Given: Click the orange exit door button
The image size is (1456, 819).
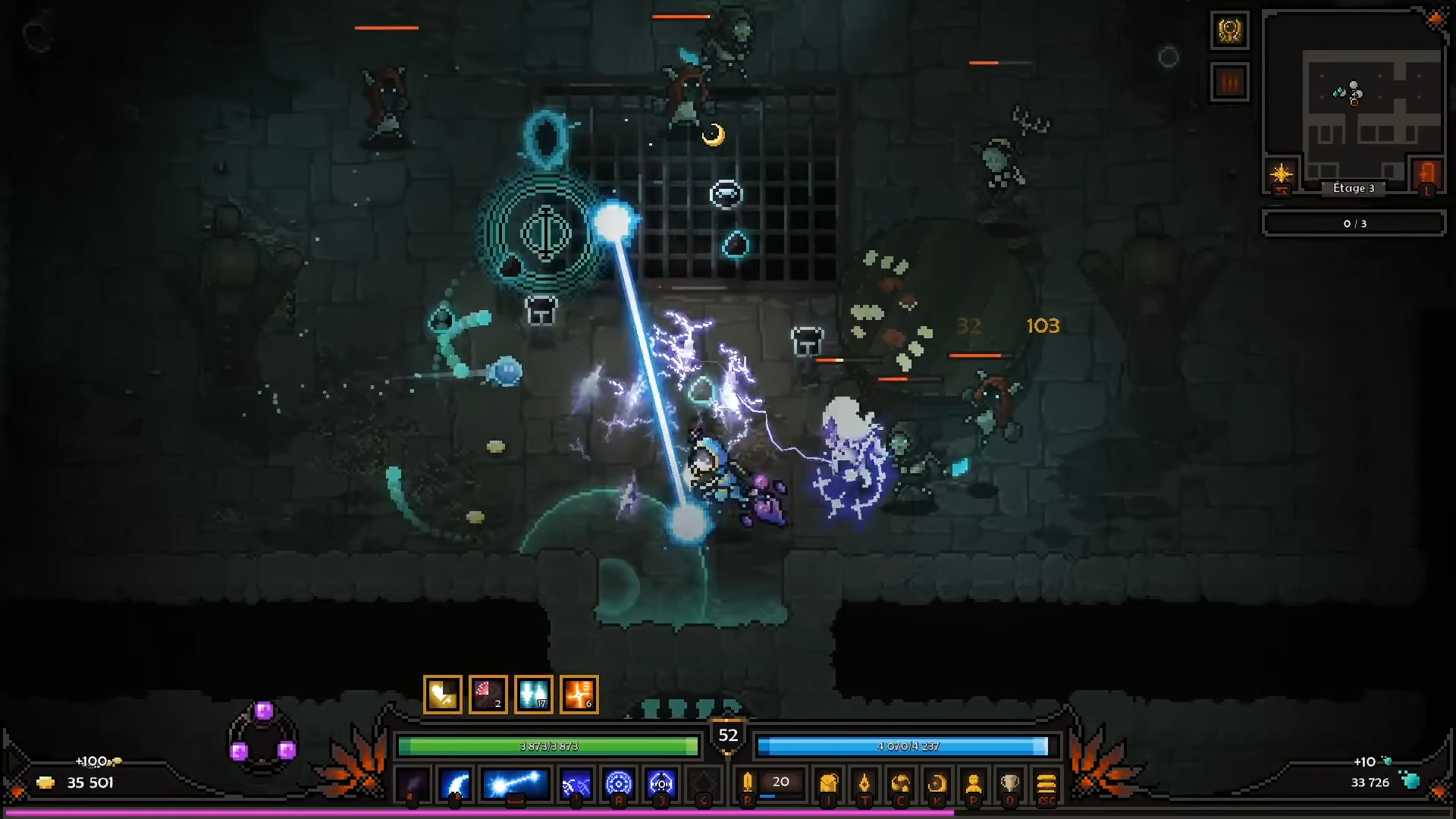Looking at the screenshot, I should click(1427, 174).
